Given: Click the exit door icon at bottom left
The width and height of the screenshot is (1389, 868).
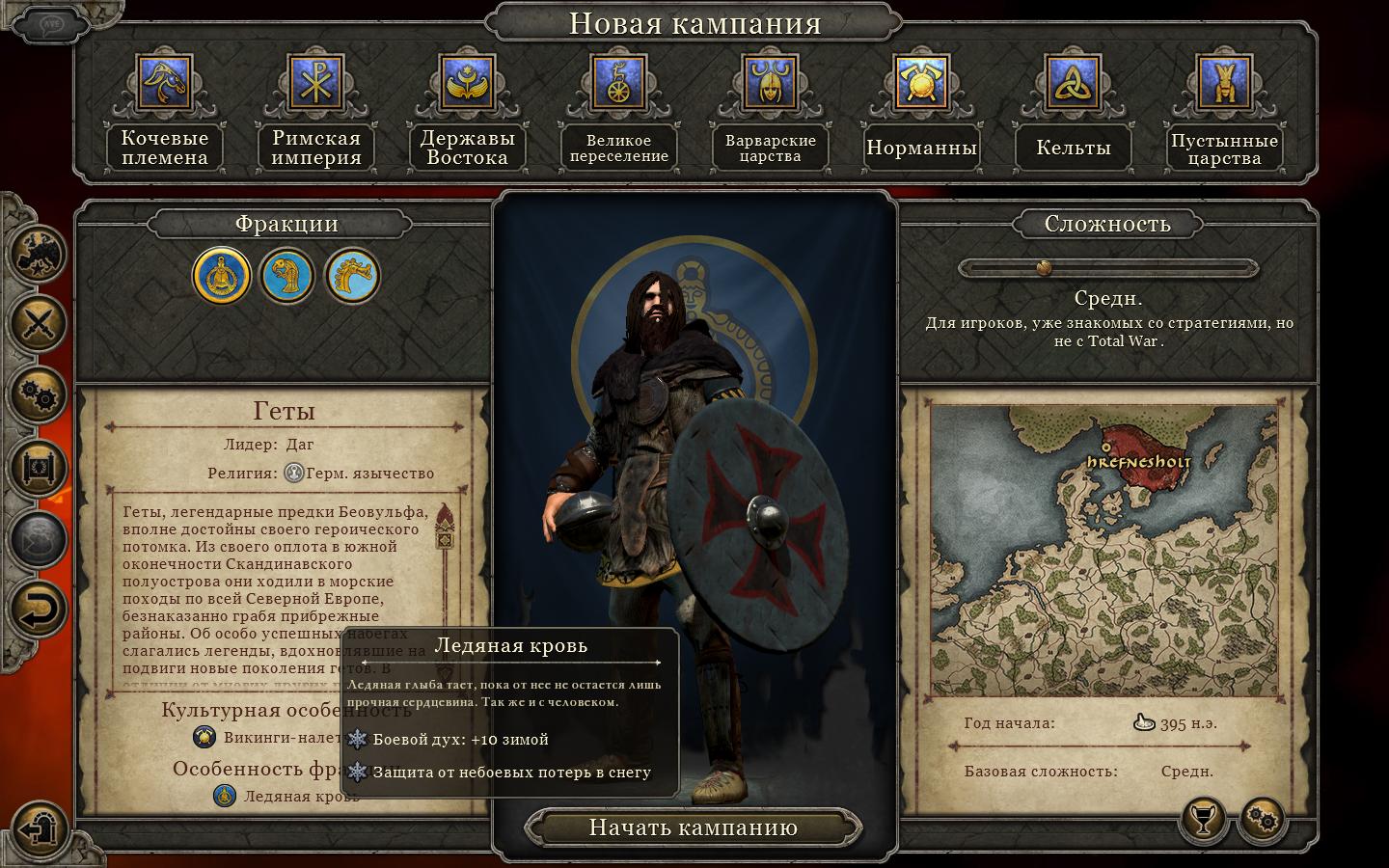Looking at the screenshot, I should point(41,827).
